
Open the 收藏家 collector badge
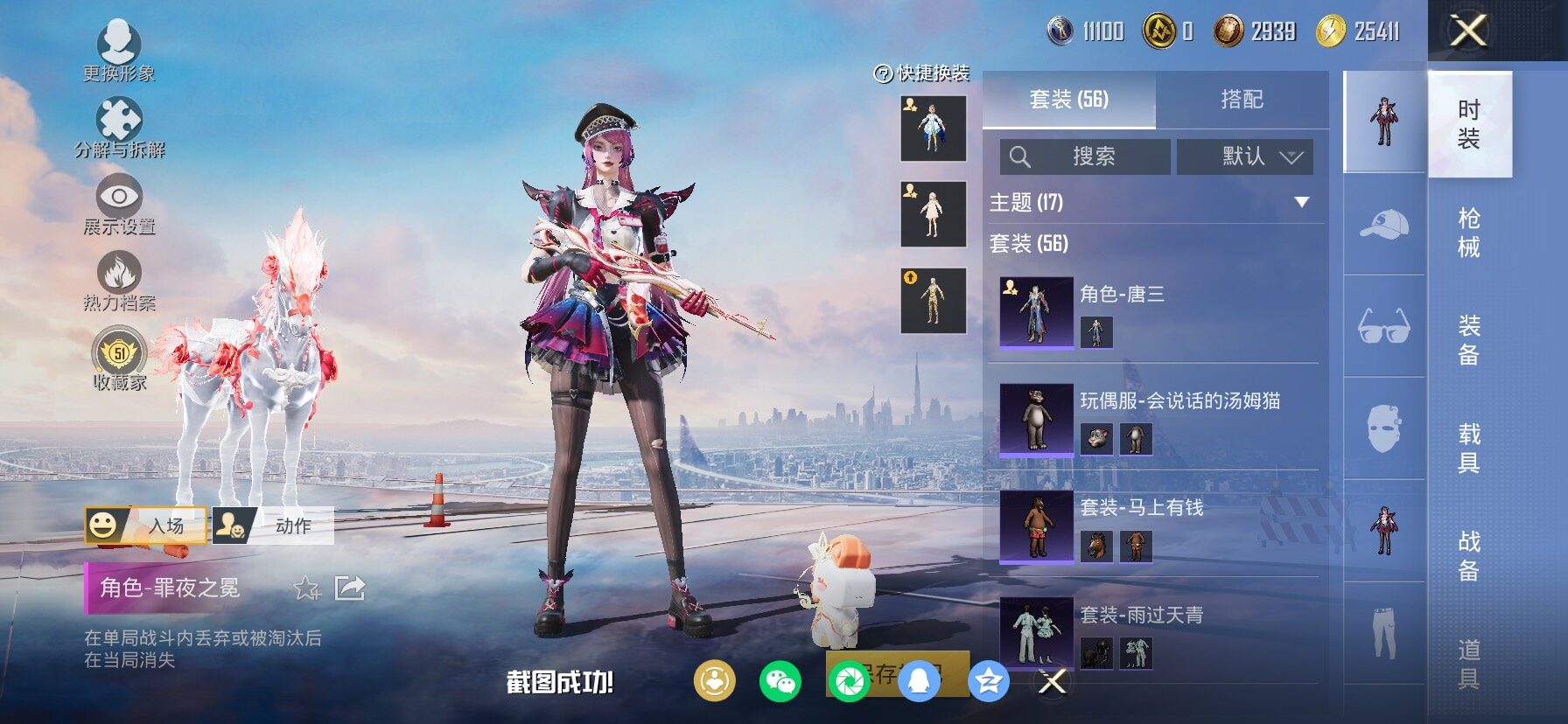[x=119, y=359]
